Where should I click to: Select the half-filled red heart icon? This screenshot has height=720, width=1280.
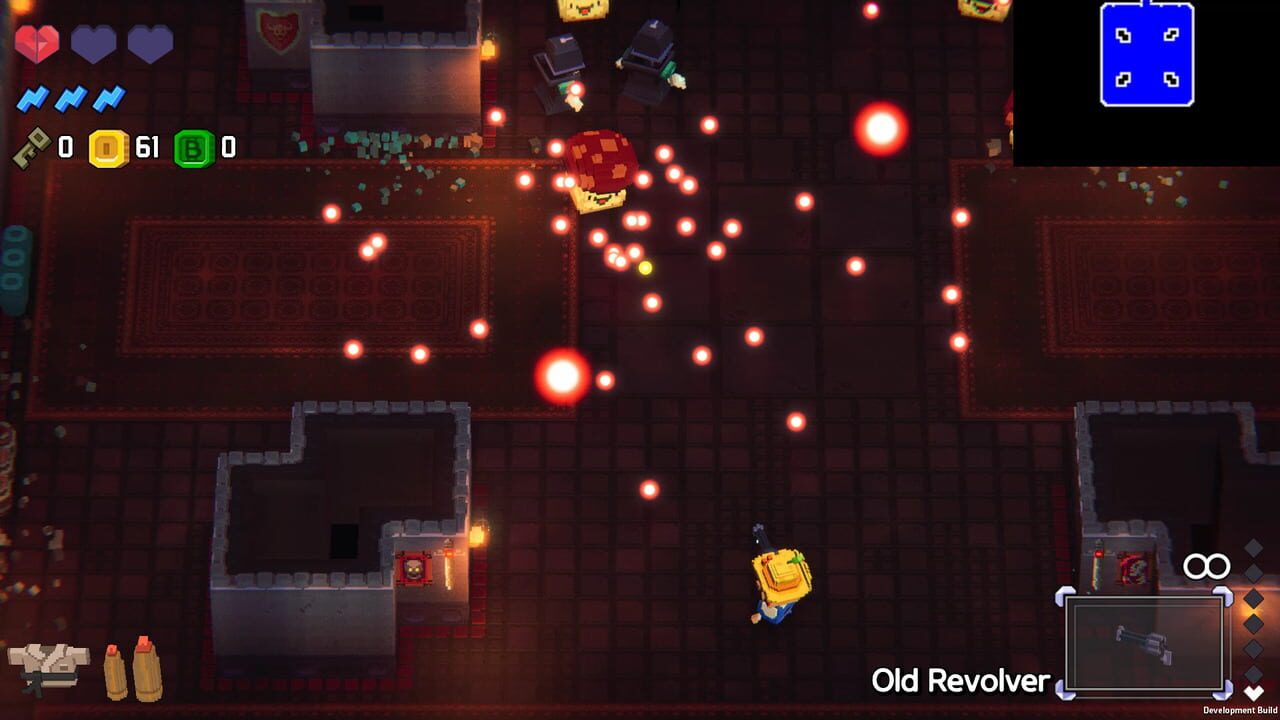pos(37,42)
